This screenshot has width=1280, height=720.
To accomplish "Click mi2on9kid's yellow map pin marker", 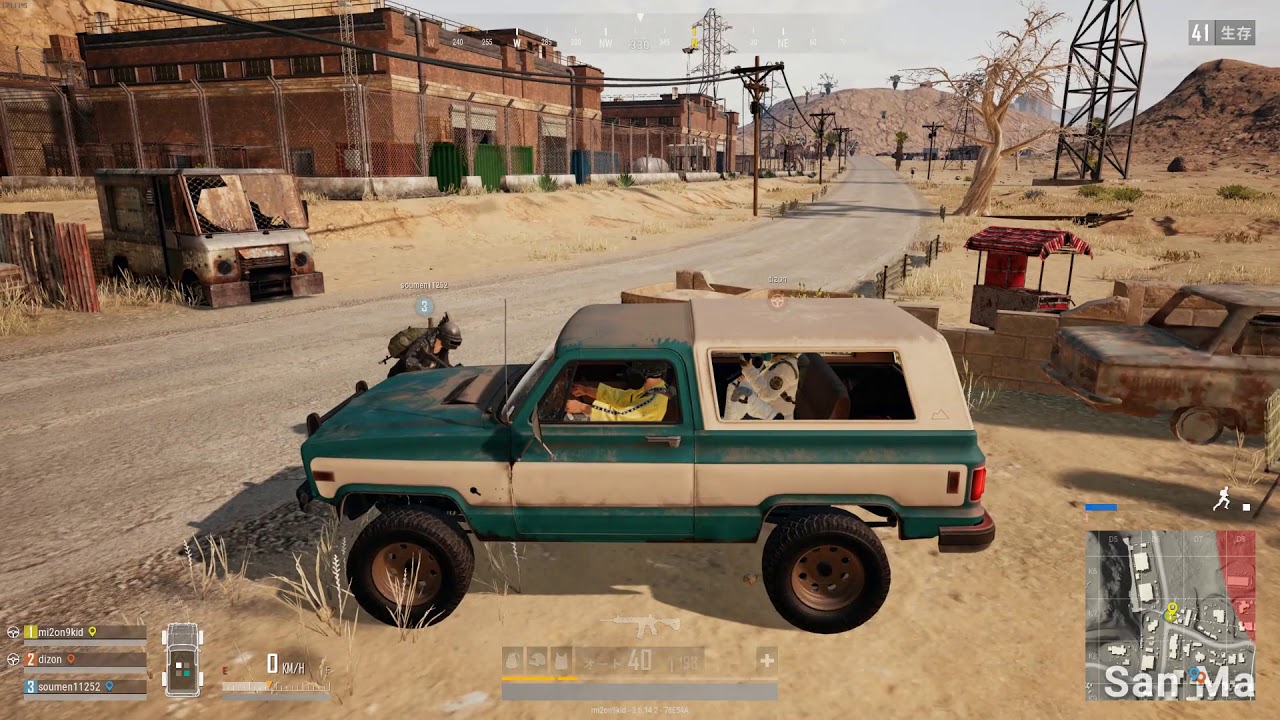I will tap(91, 632).
